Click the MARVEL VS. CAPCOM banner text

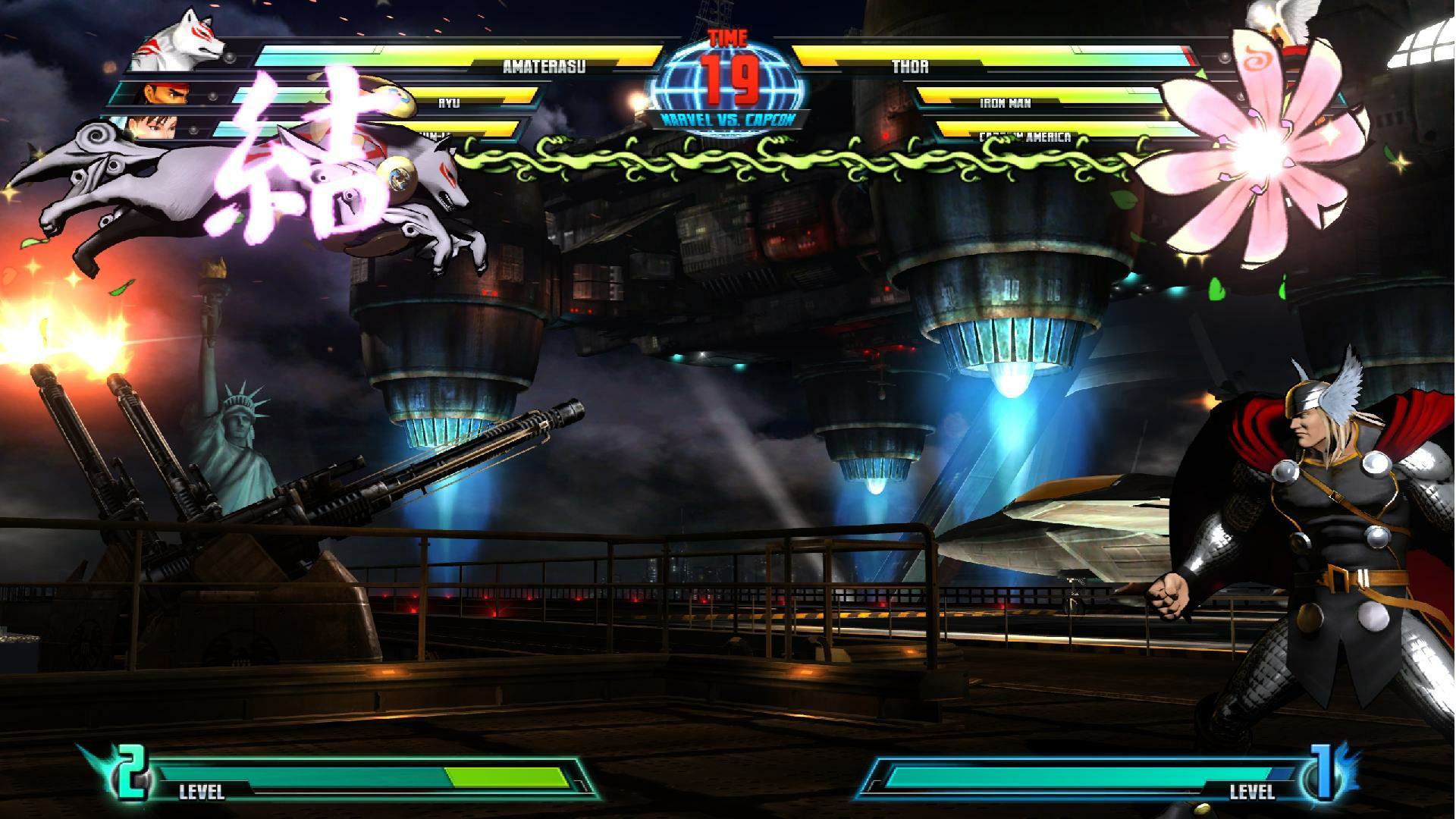(728, 118)
